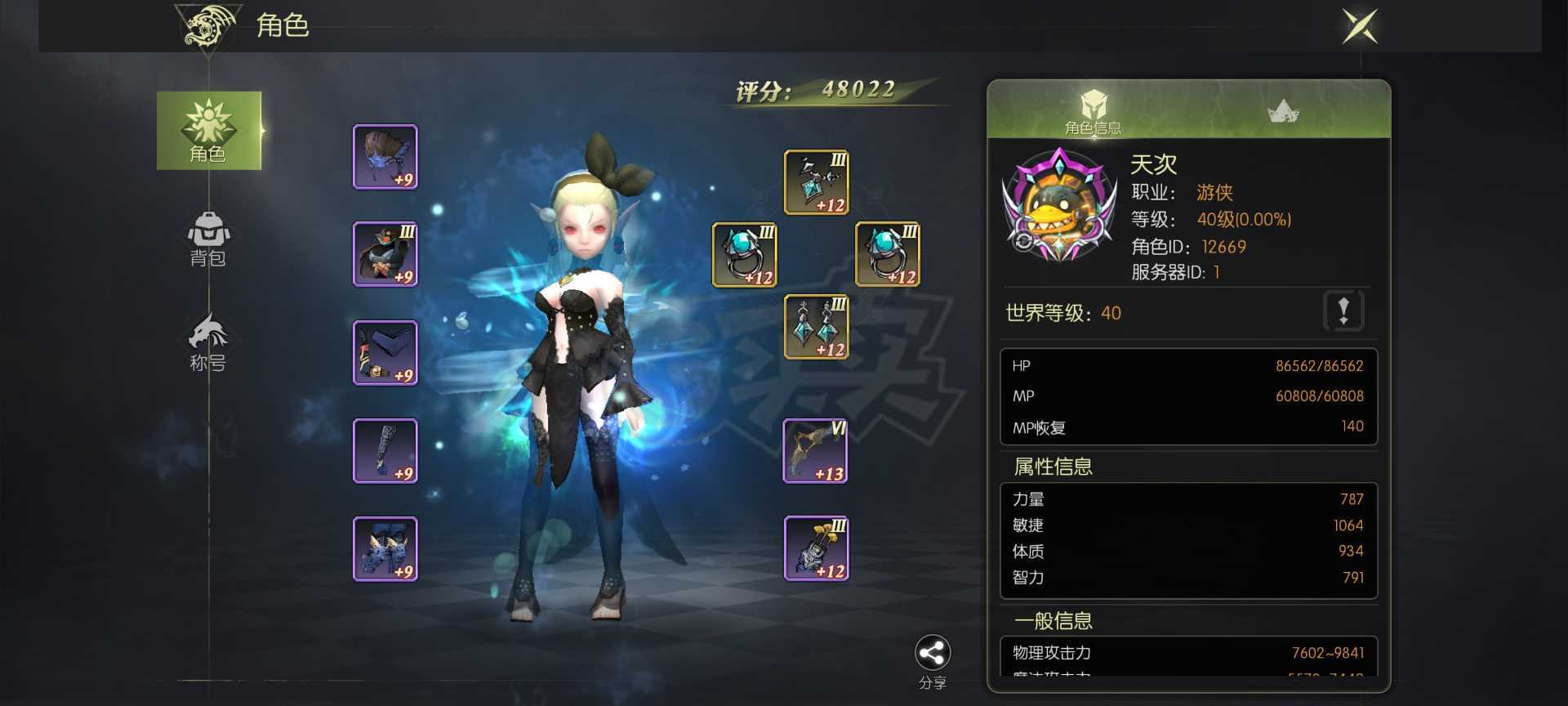
Task: Select the +9 boots equipment slot
Action: [x=385, y=548]
